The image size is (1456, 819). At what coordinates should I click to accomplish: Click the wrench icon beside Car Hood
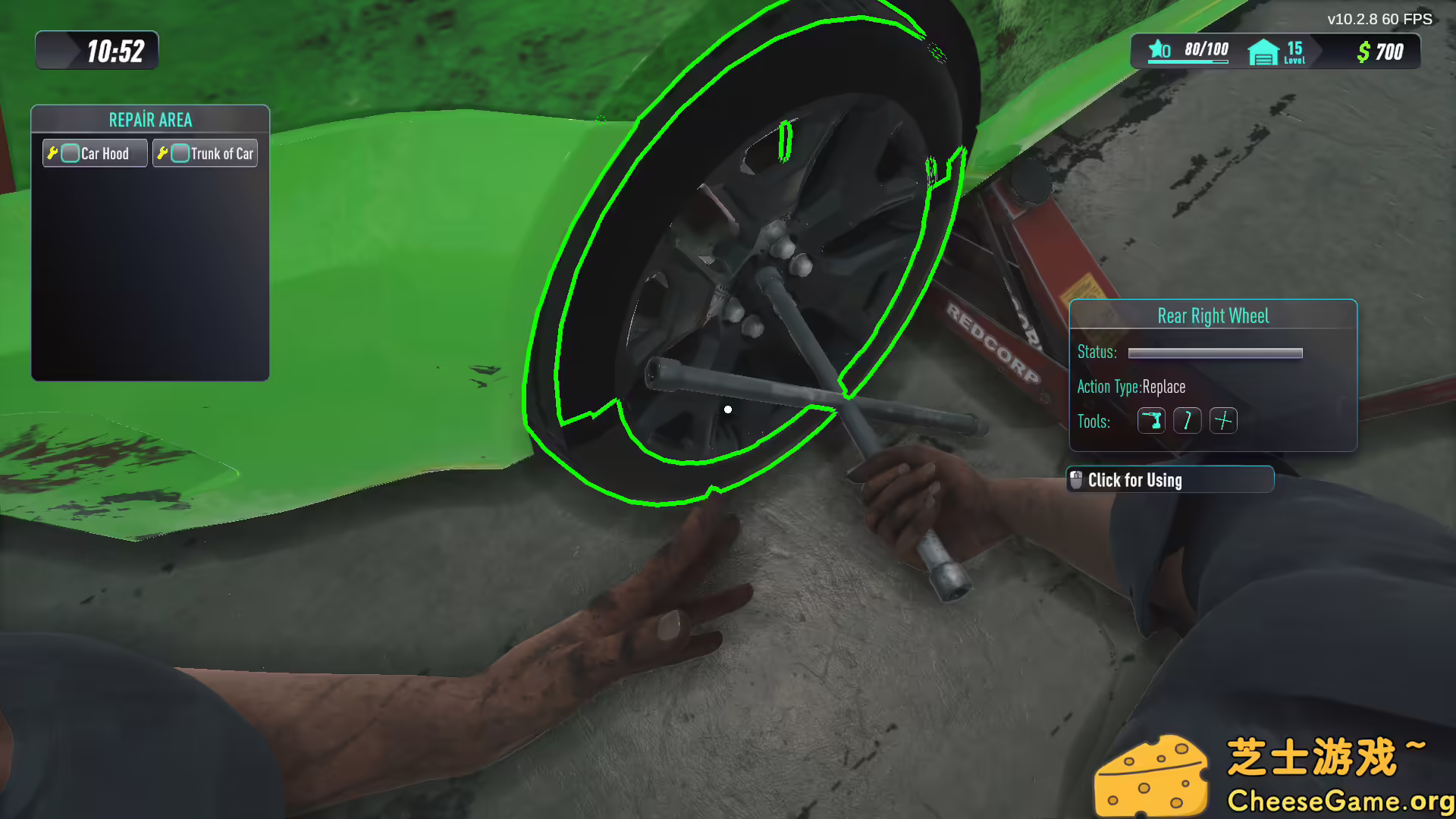pyautogui.click(x=52, y=152)
